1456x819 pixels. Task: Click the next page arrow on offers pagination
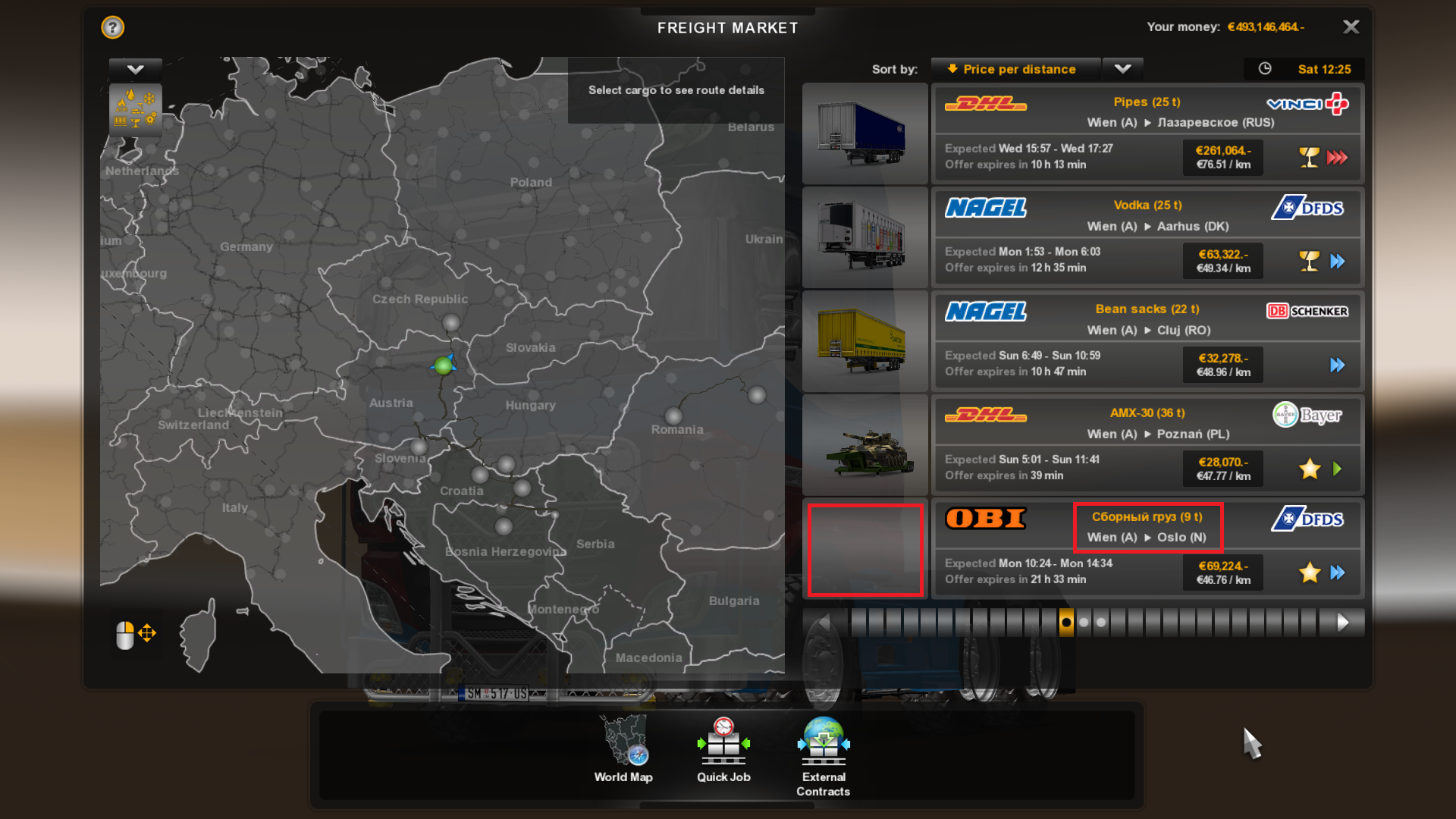point(1341,623)
